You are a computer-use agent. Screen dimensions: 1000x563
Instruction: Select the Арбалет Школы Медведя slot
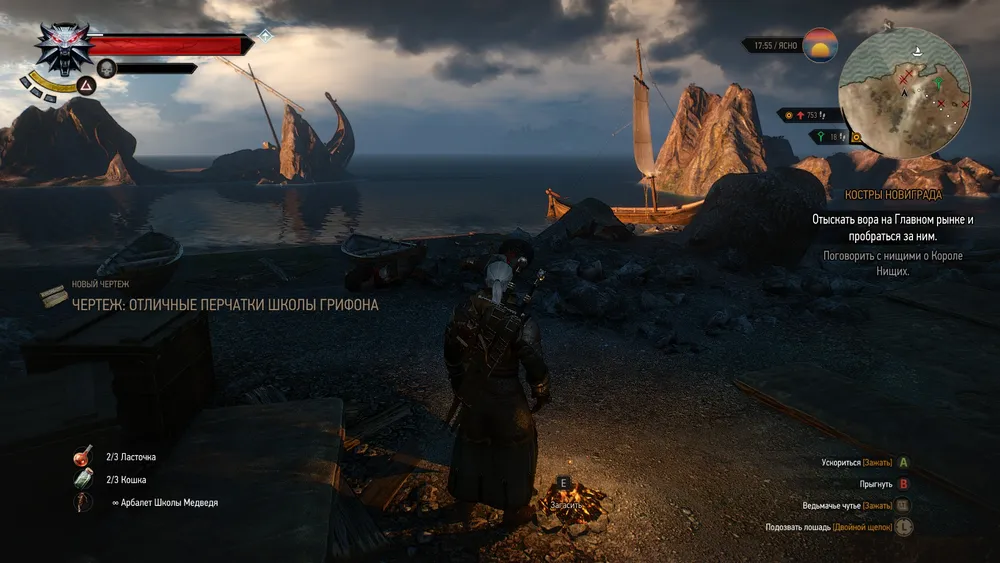[83, 503]
